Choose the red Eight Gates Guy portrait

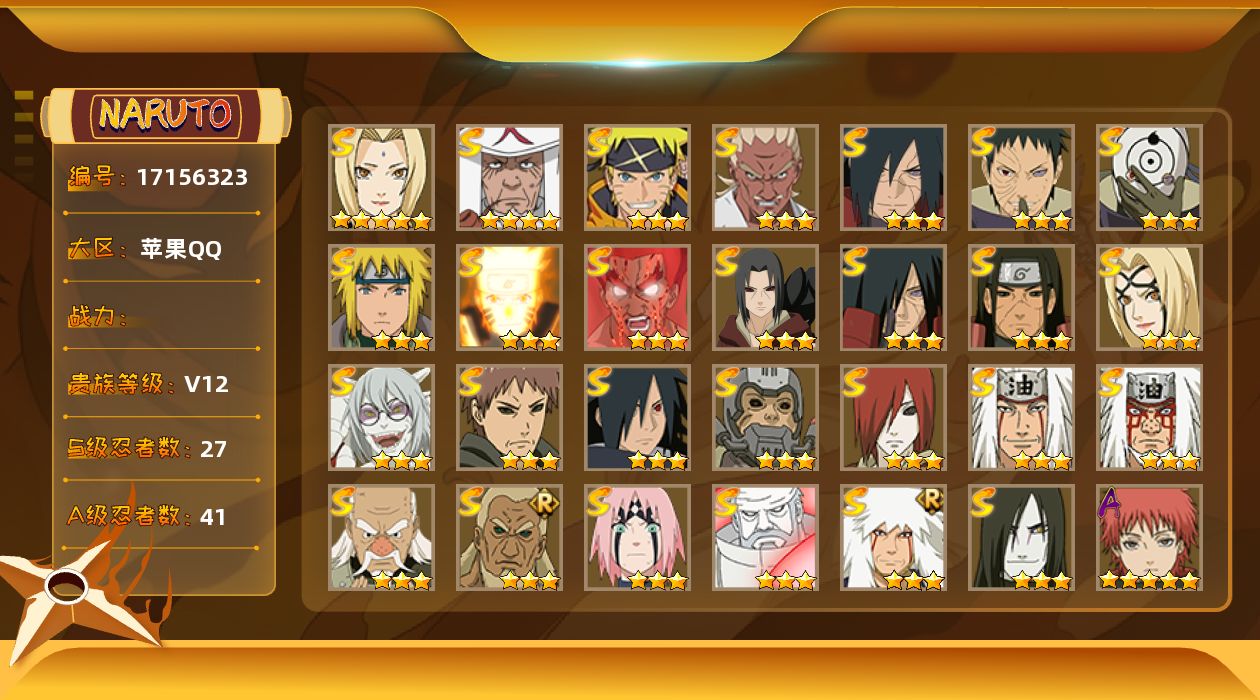click(x=637, y=297)
